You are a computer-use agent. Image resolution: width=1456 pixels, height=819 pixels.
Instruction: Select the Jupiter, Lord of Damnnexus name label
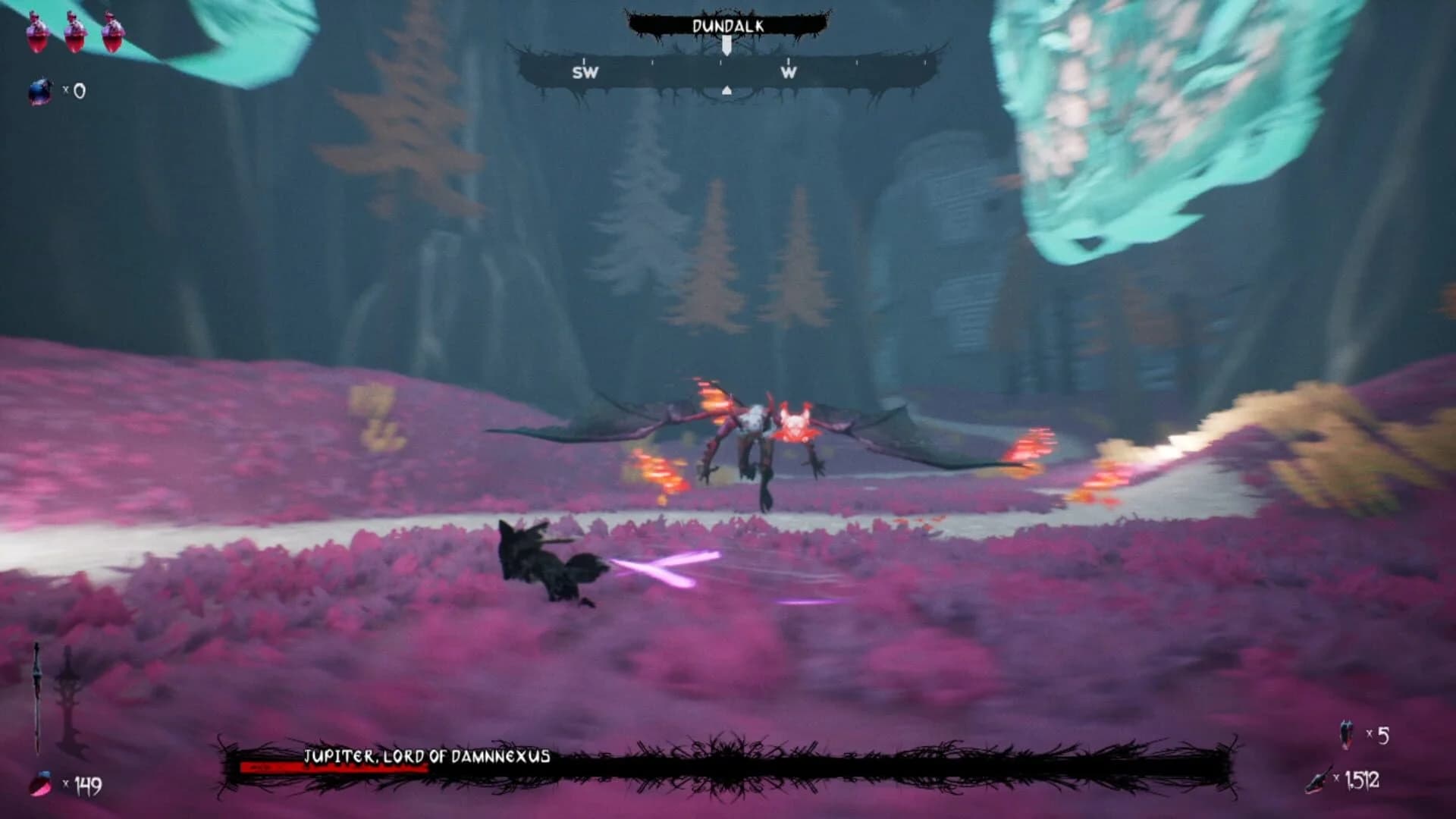point(428,755)
